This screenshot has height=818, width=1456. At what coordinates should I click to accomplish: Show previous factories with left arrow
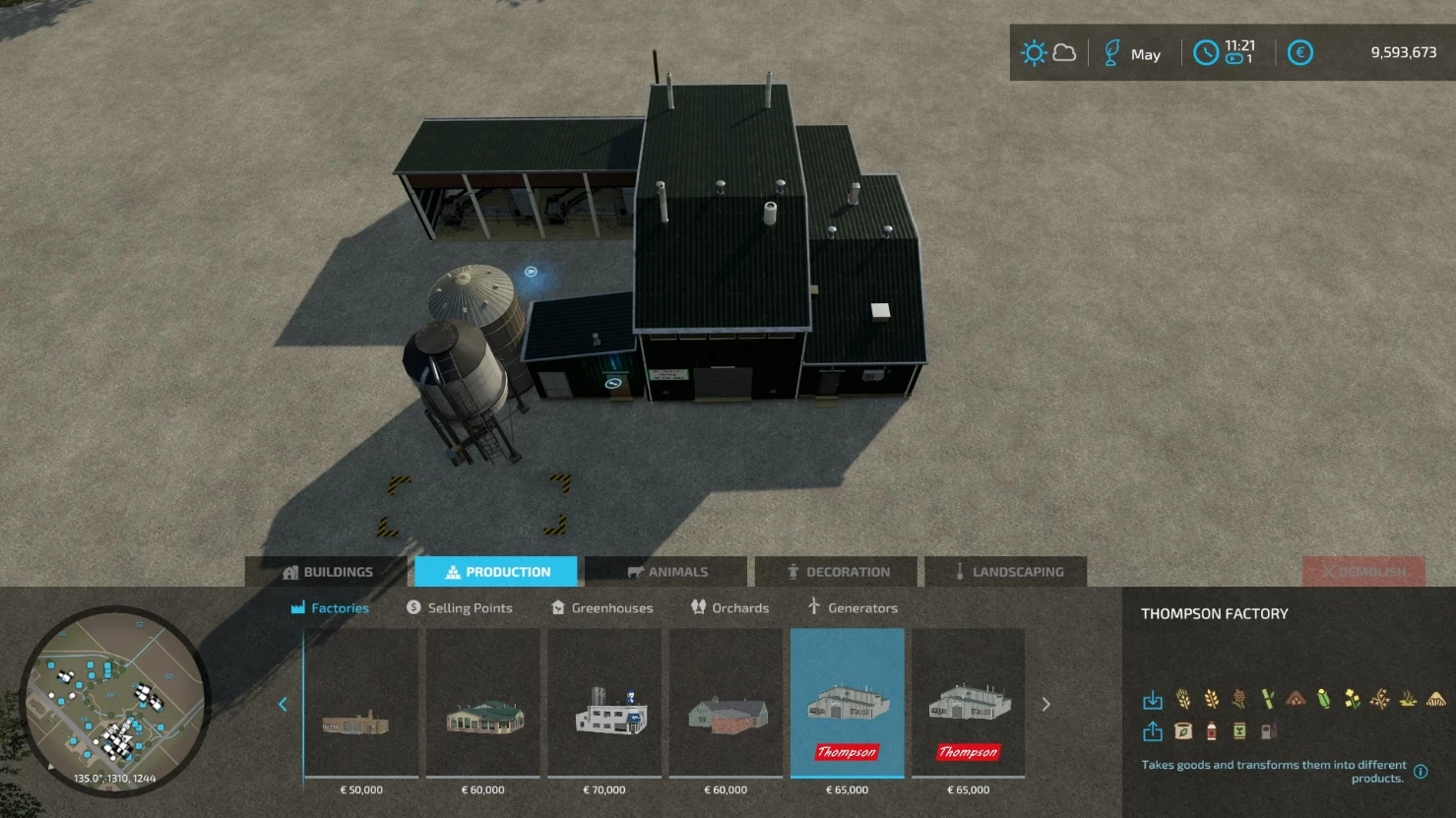[284, 705]
